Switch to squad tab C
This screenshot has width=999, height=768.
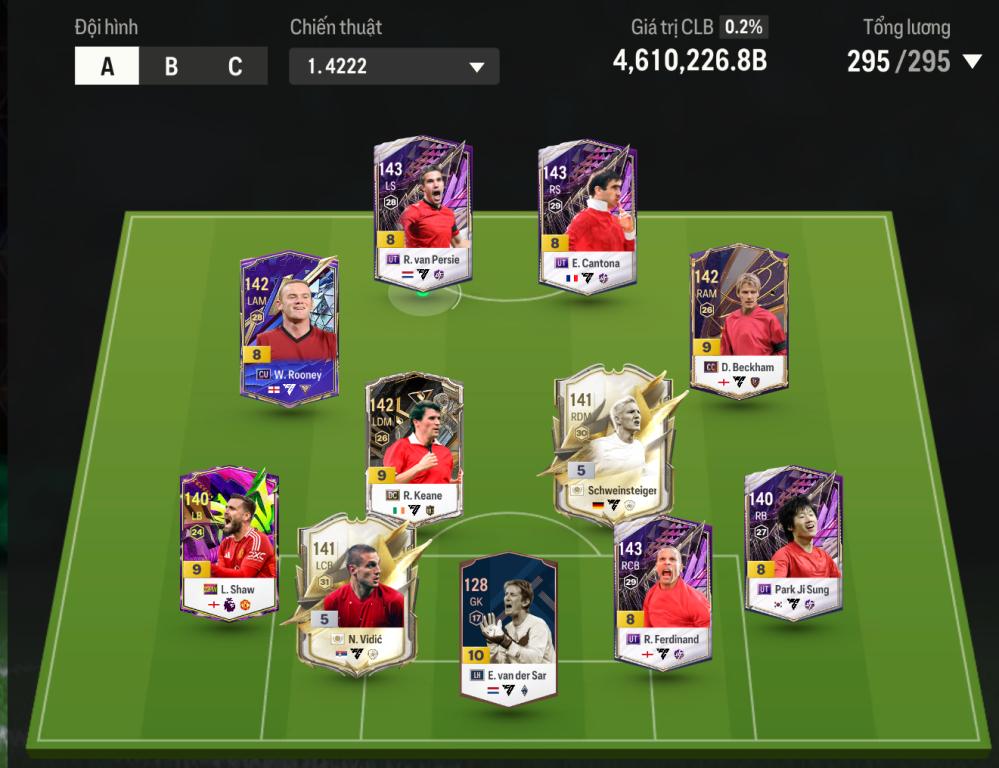coord(235,67)
